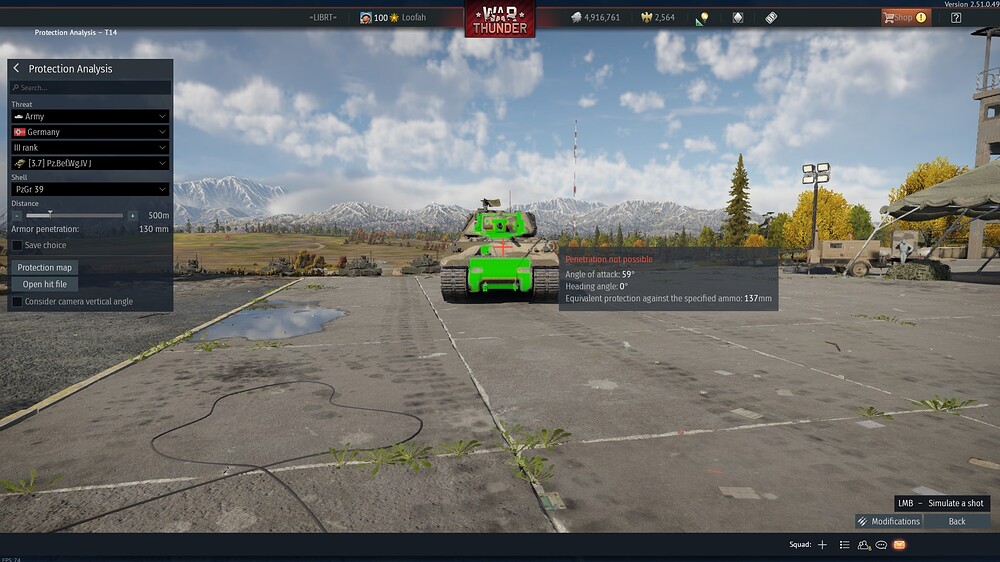Open the Modifications window

point(888,521)
